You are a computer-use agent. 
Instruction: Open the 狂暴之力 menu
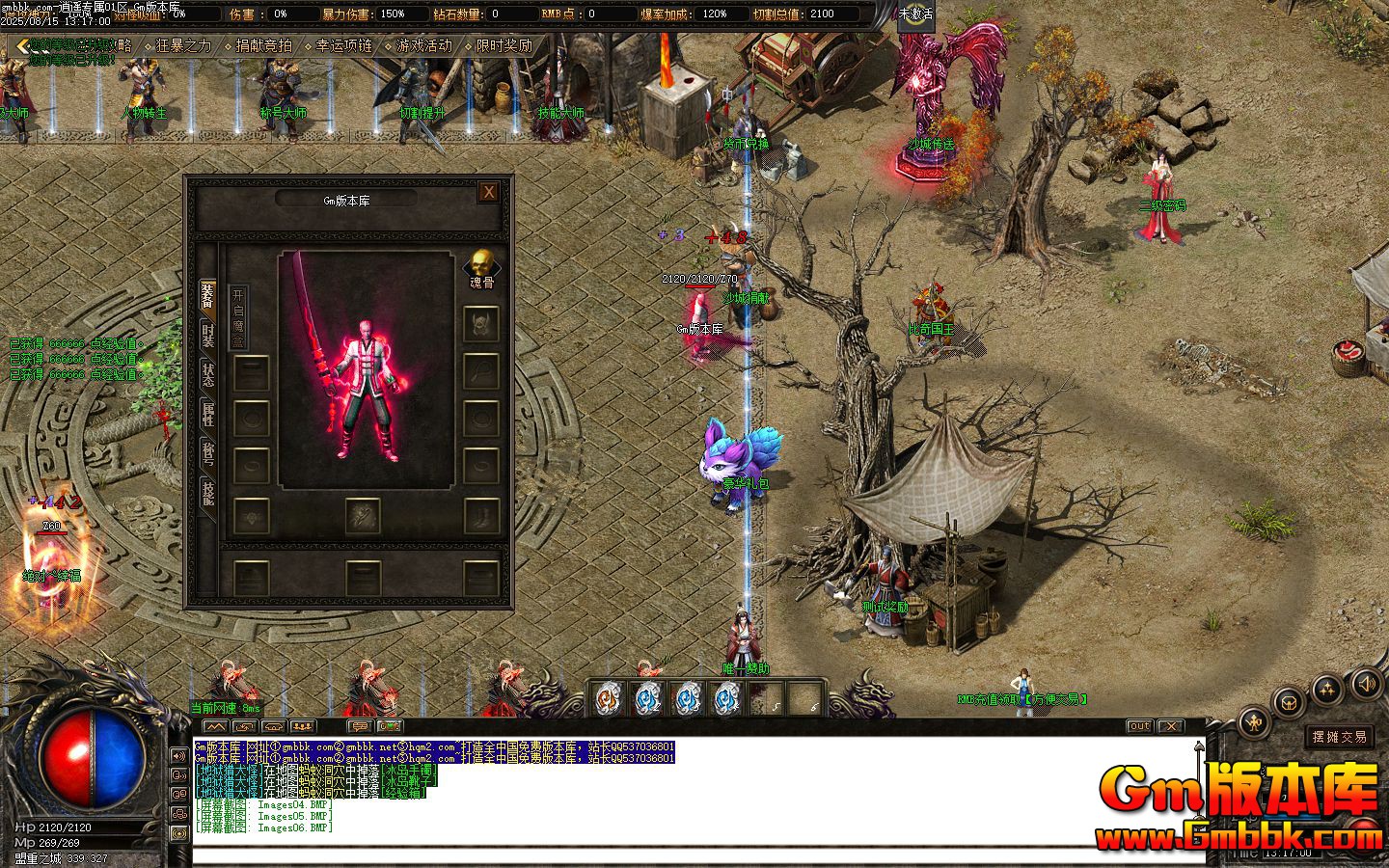coord(183,45)
